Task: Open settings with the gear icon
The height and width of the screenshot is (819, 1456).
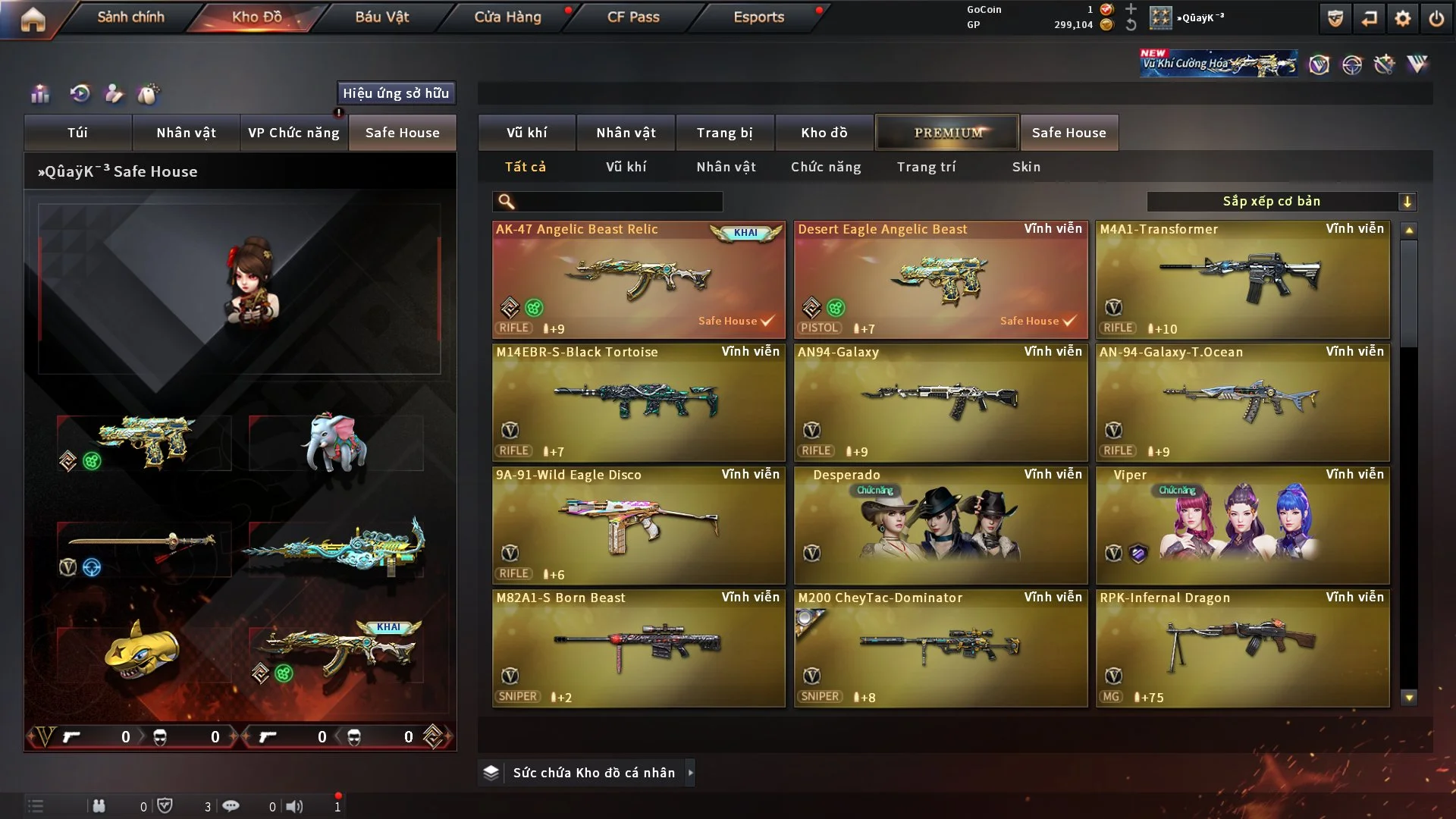Action: click(1402, 18)
